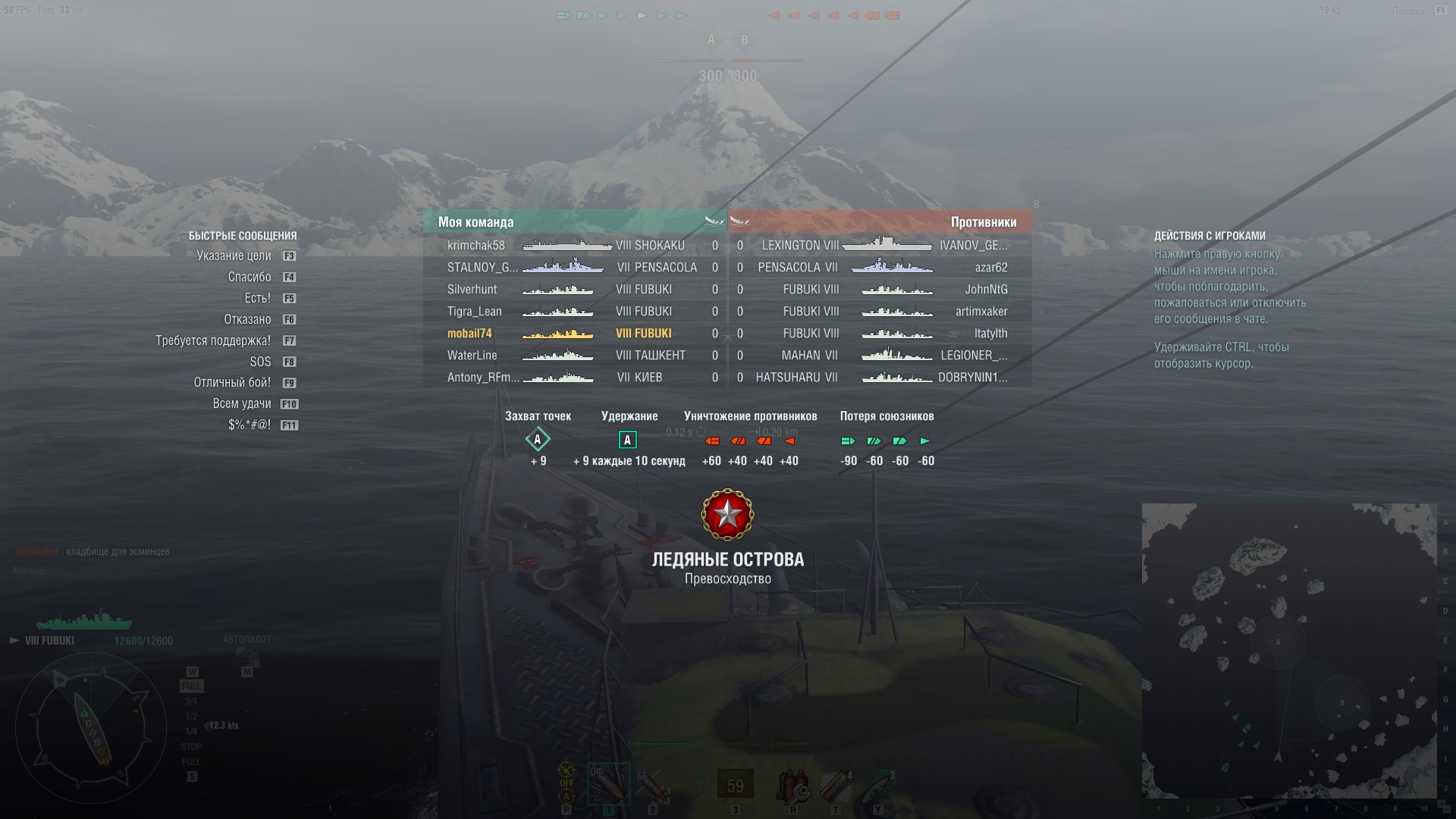1456x819 pixels.
Task: Switch to the ББ armor-piercing shell slot
Action: click(x=652, y=786)
